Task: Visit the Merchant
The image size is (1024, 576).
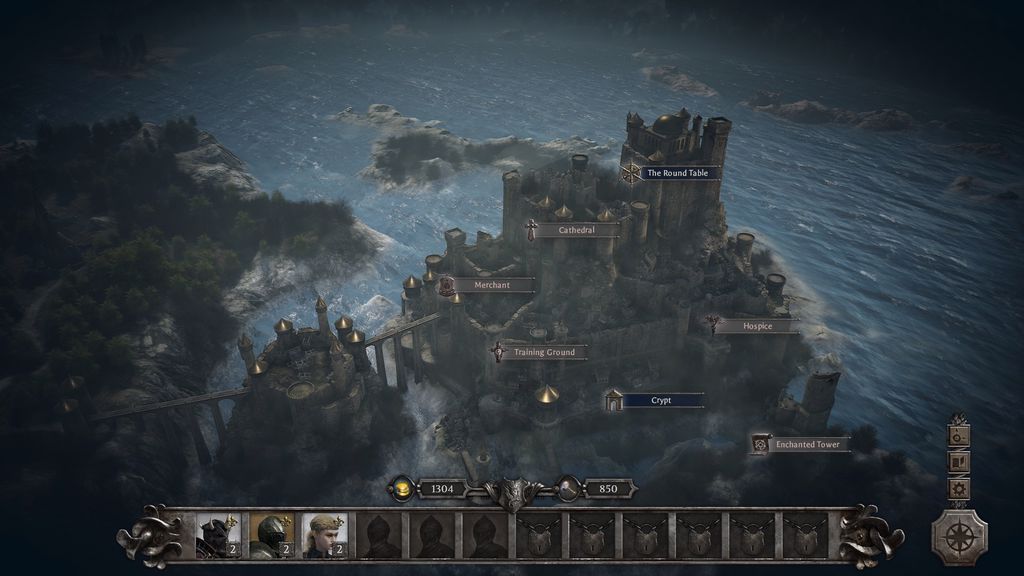Action: (x=491, y=285)
